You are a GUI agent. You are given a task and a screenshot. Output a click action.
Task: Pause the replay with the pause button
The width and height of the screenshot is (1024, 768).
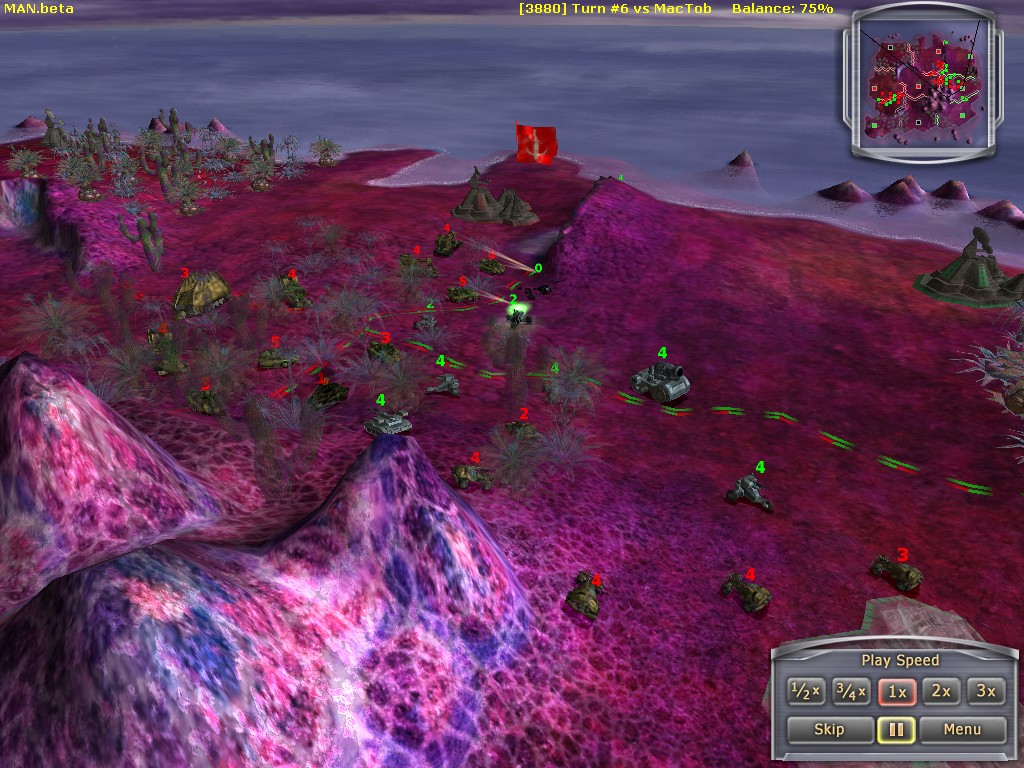[896, 729]
